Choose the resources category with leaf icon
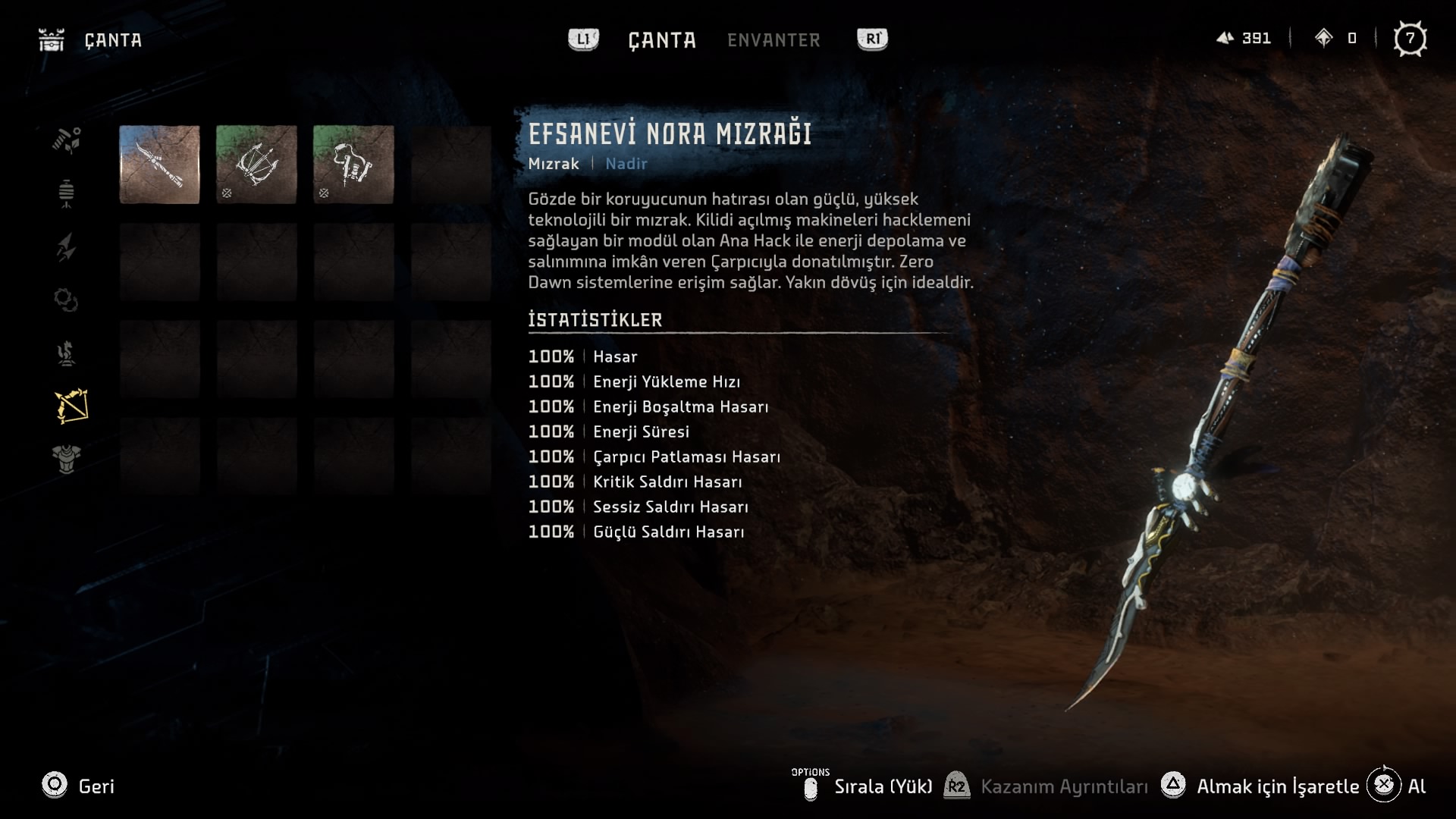The height and width of the screenshot is (819, 1456). (x=67, y=140)
